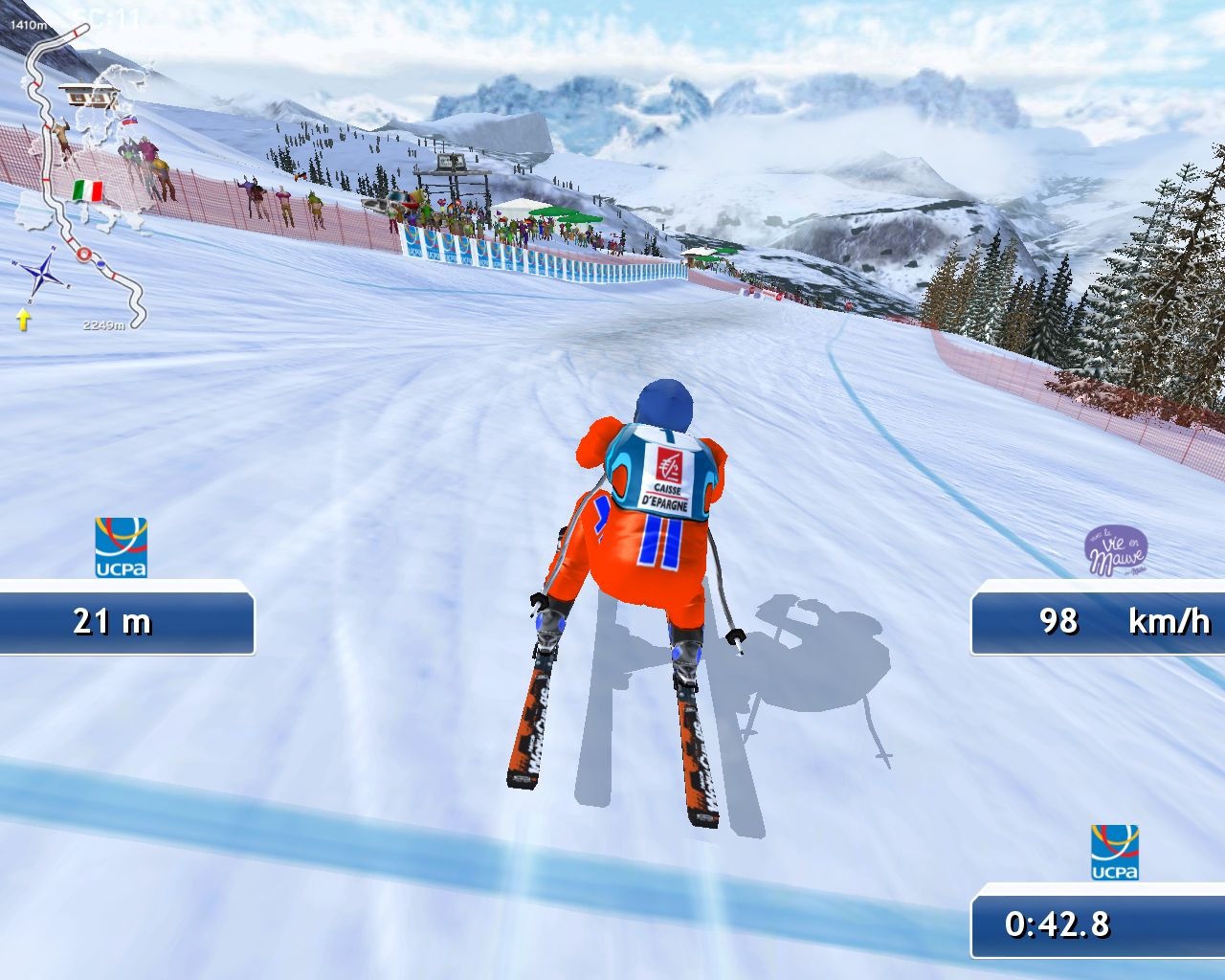1225x980 pixels.
Task: Click the UCPA logo above the distance panel
Action: 121,547
